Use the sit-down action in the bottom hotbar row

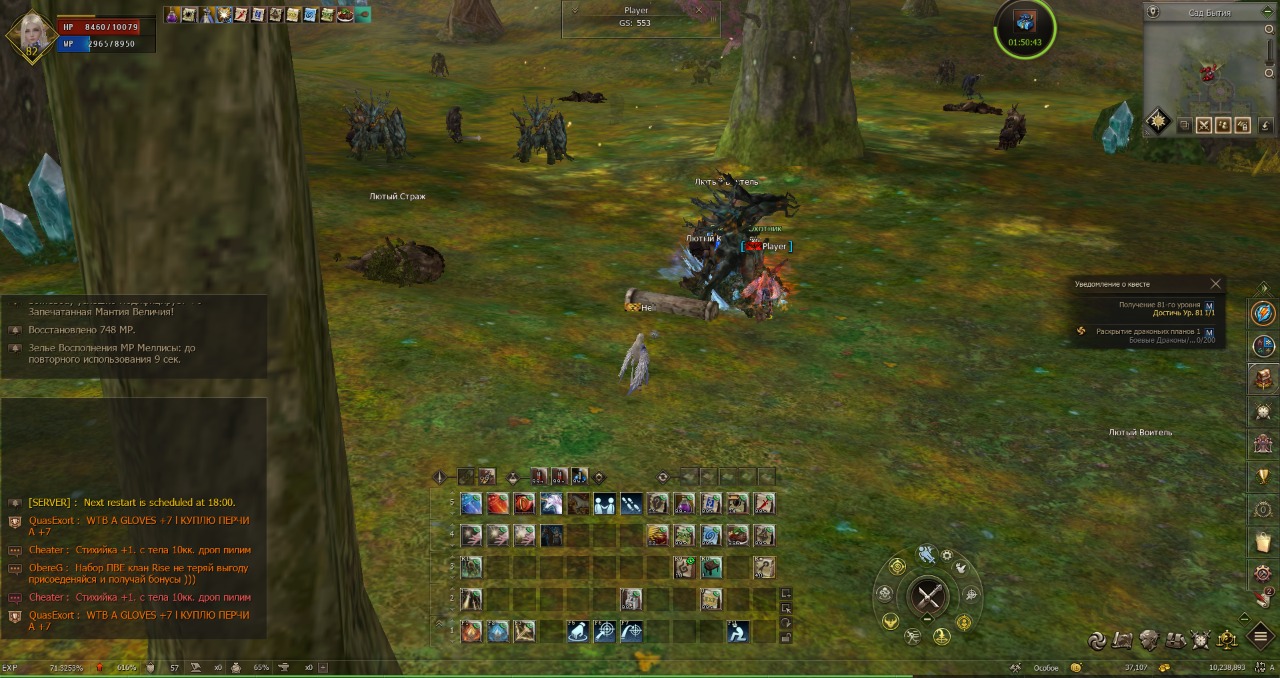tap(737, 631)
